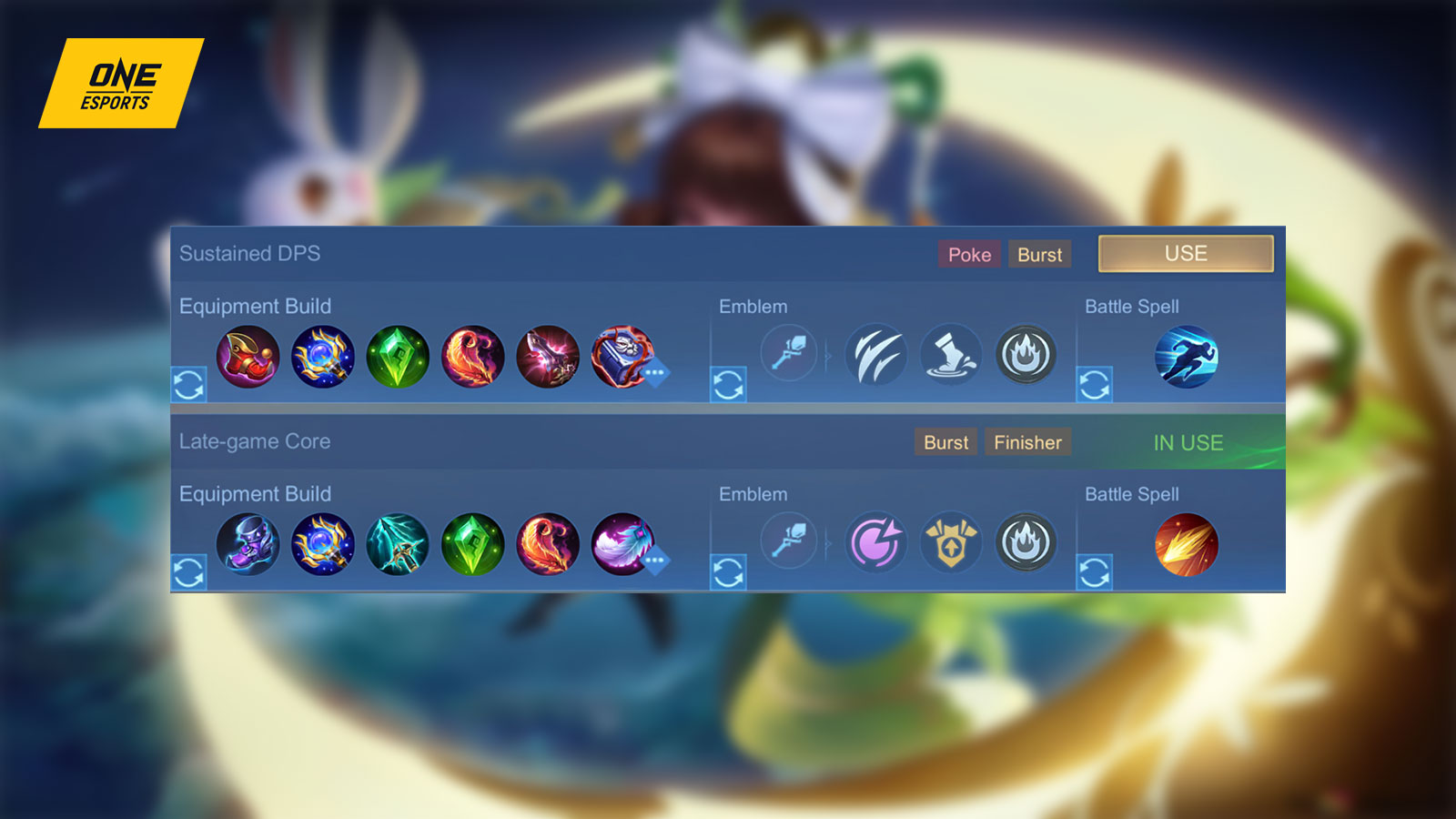Viewport: 1456px width, 819px height.
Task: Select the Flameshot battle spell in Late-game Core build
Action: tap(1186, 544)
